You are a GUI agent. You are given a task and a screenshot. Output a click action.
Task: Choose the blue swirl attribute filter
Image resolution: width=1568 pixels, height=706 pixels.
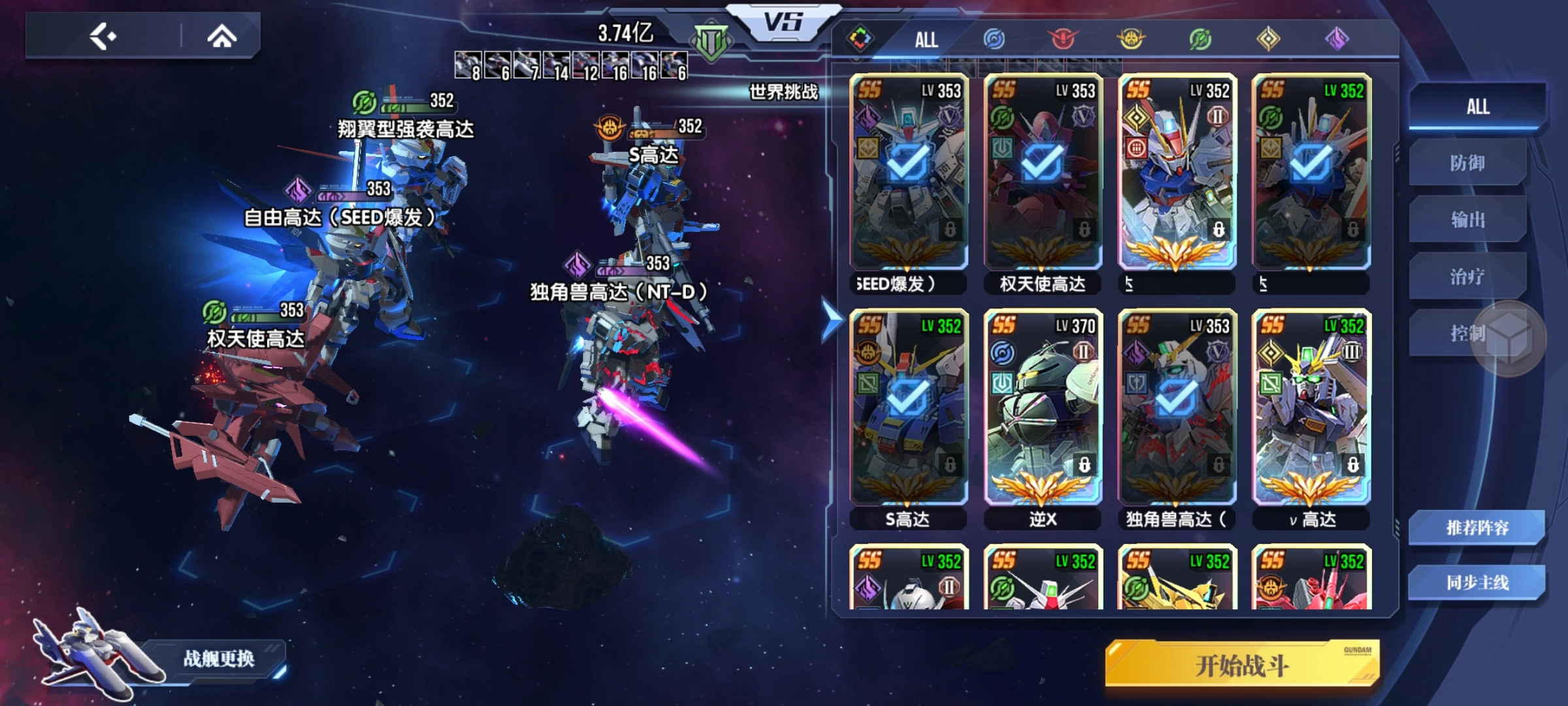[x=994, y=39]
